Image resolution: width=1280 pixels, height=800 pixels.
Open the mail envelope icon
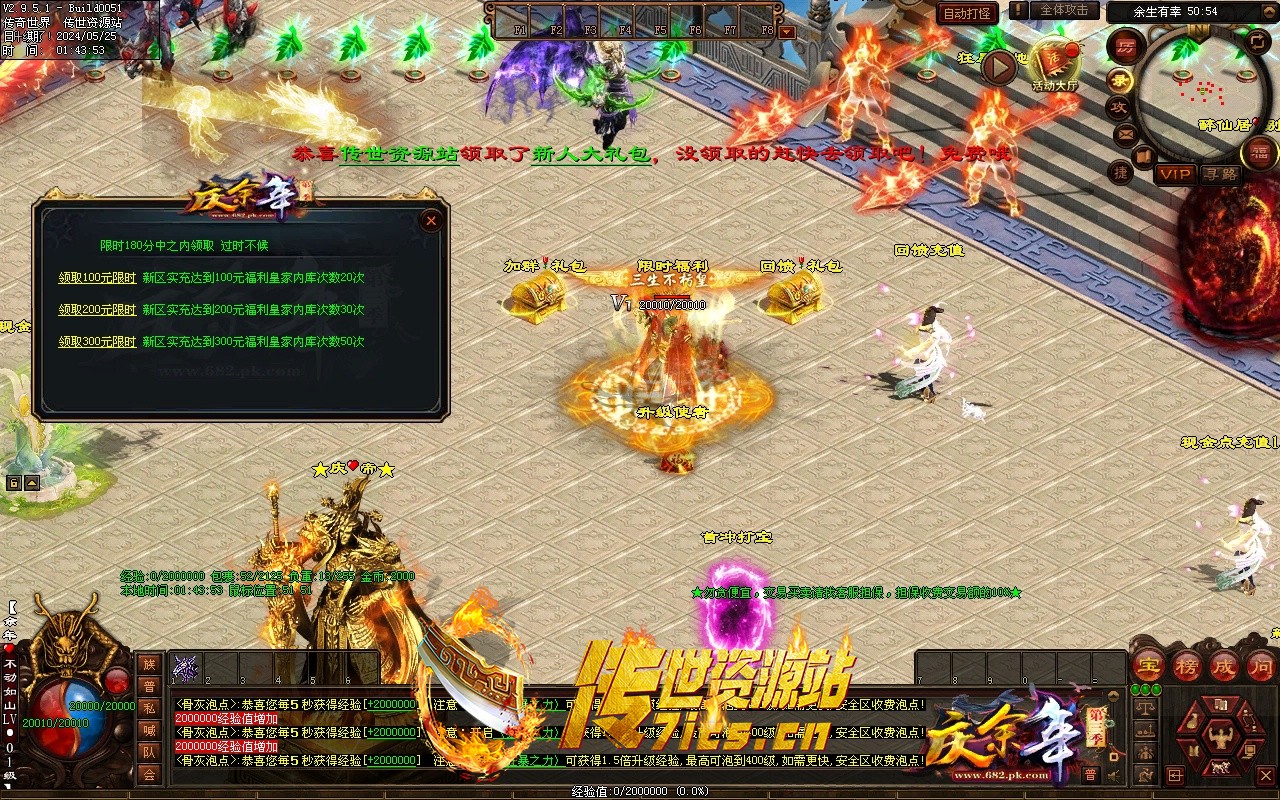1126,133
